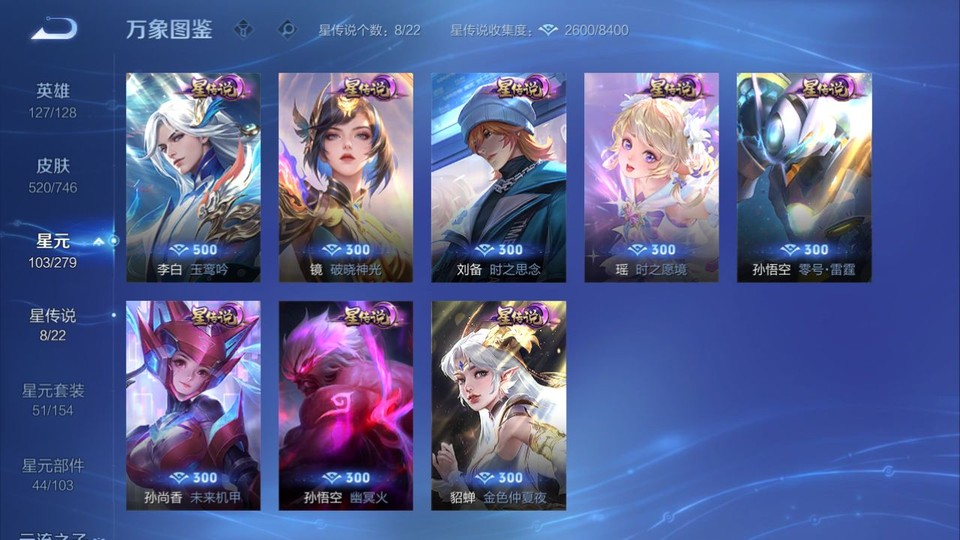Open the 孙尚香 未来机甲 skin card
The height and width of the screenshot is (540, 960).
coord(193,405)
